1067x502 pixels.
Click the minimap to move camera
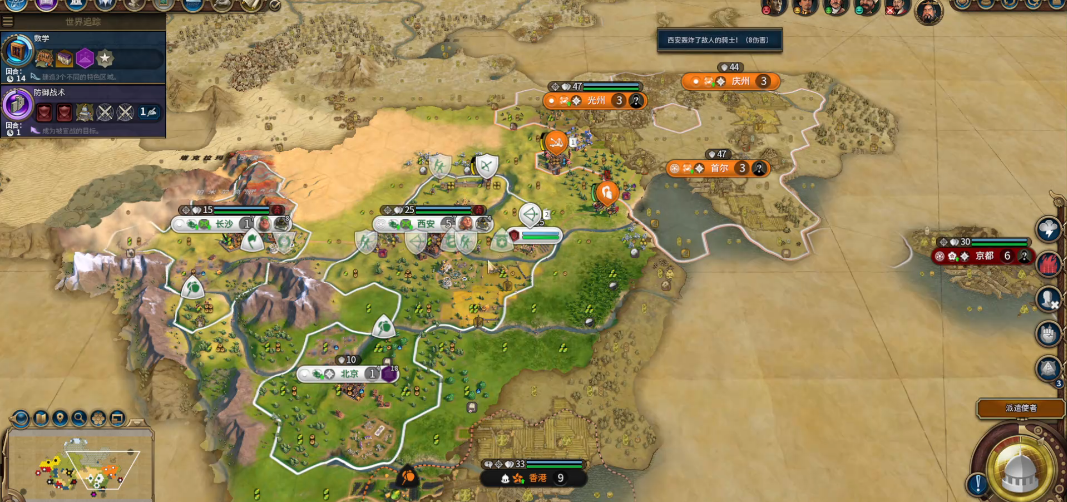click(78, 467)
